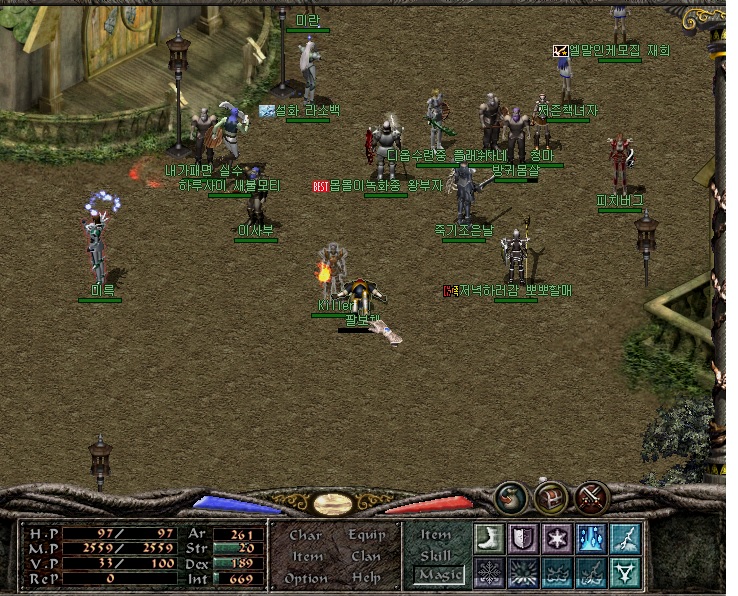Activate the shield spell icon

click(x=523, y=538)
